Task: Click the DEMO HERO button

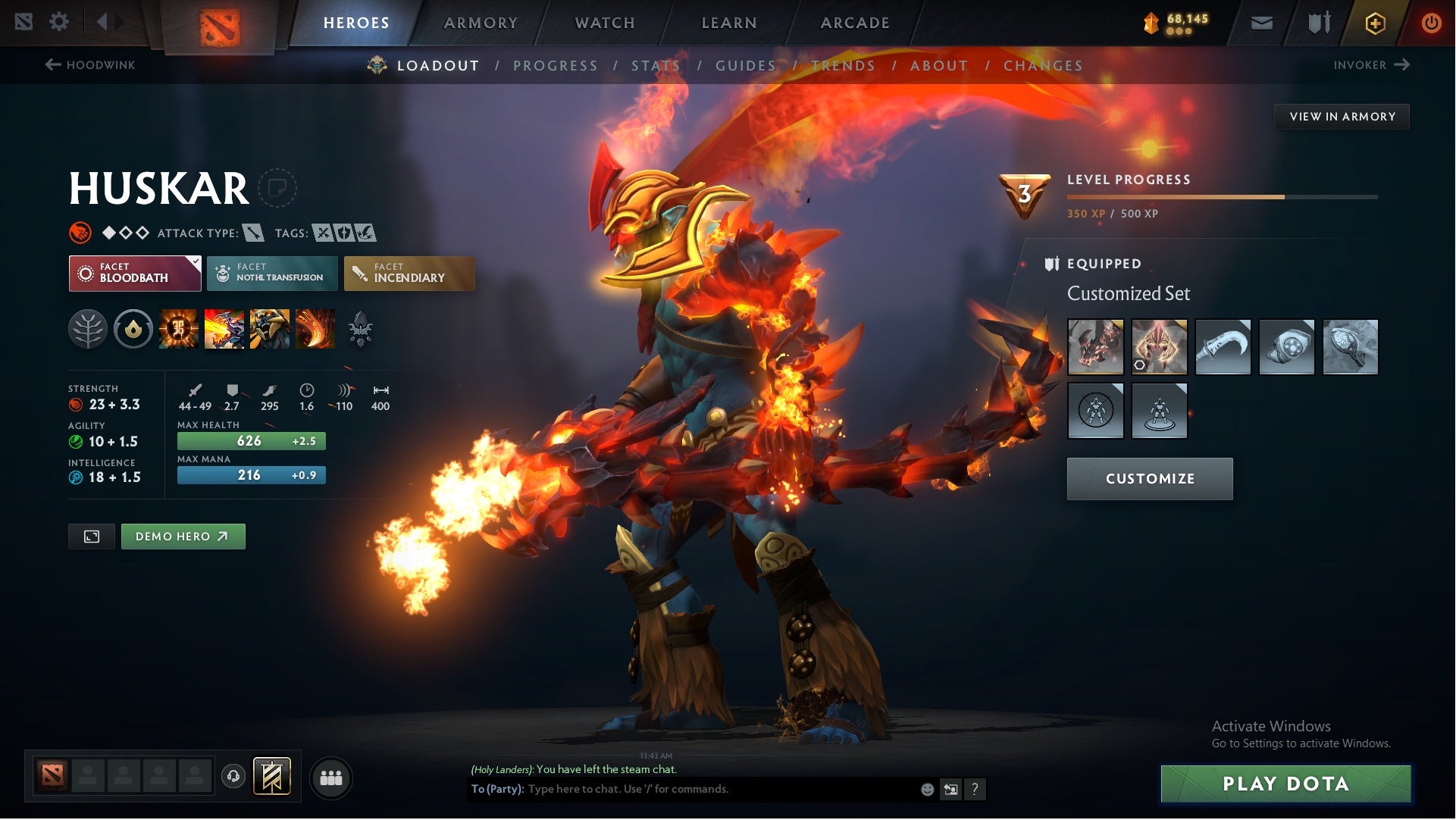Action: (183, 536)
